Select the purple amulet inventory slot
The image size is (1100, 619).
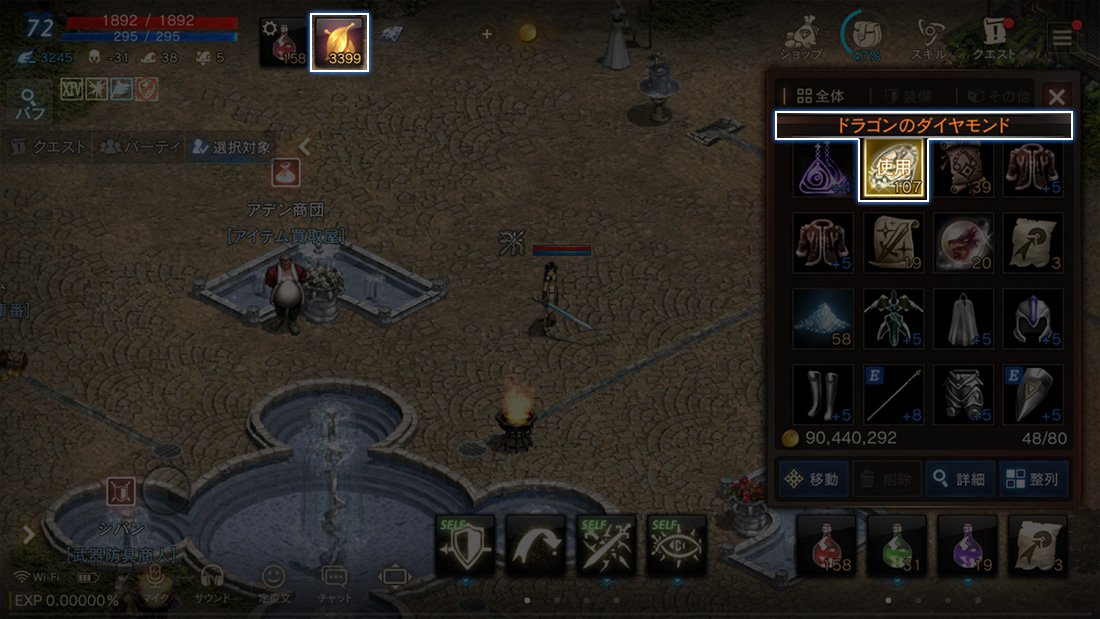coord(824,170)
